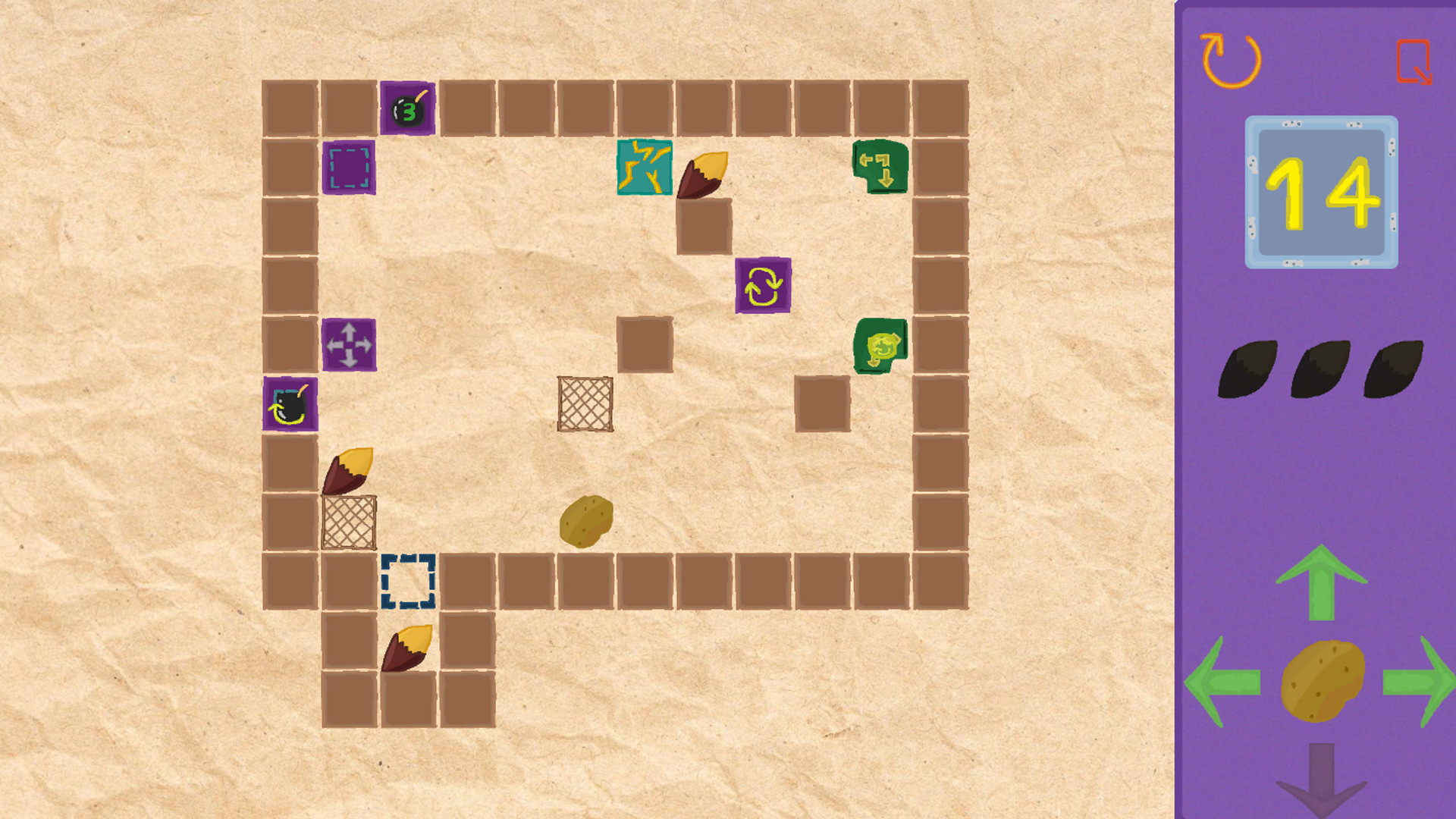Click the move counter displaying 14

(x=1321, y=191)
